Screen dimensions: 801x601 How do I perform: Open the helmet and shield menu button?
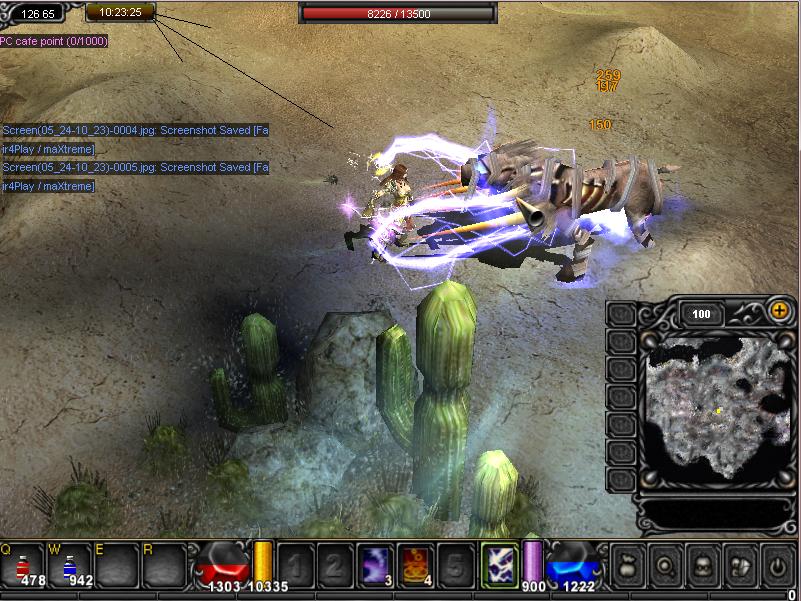pyautogui.click(x=739, y=564)
